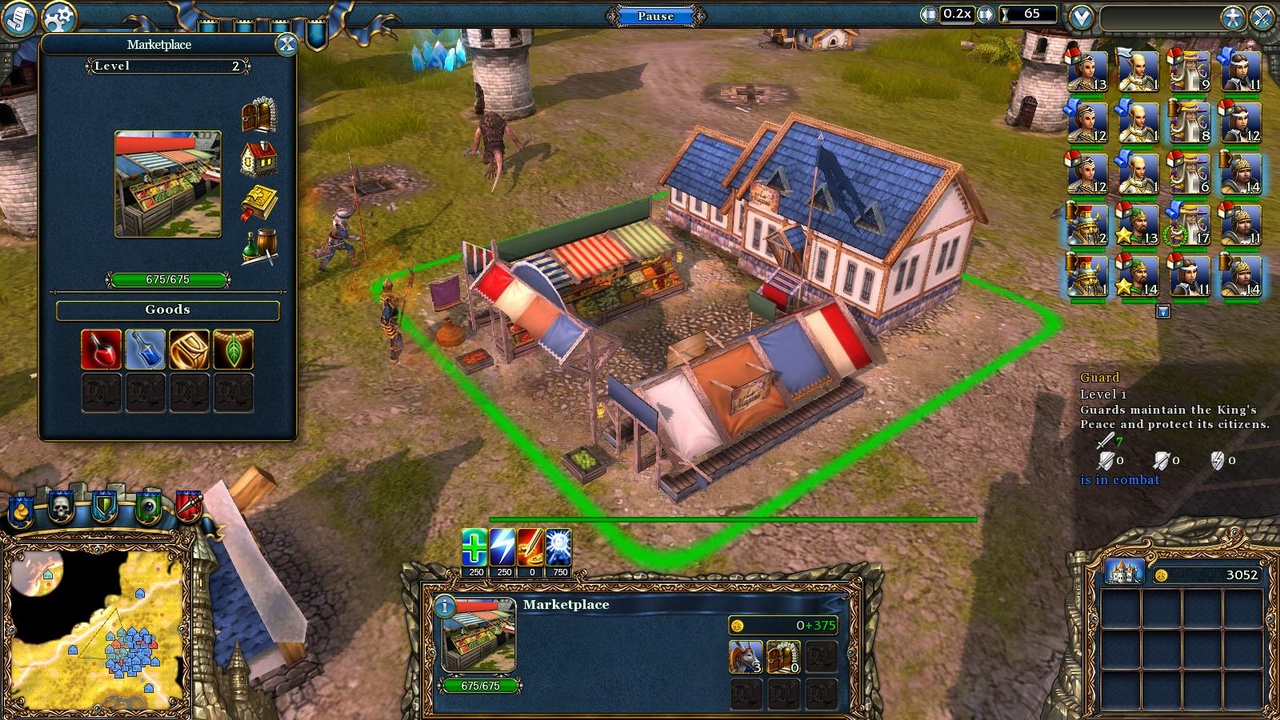
Task: Open the spellbook icon in the Marketplace panel
Action: 258,200
